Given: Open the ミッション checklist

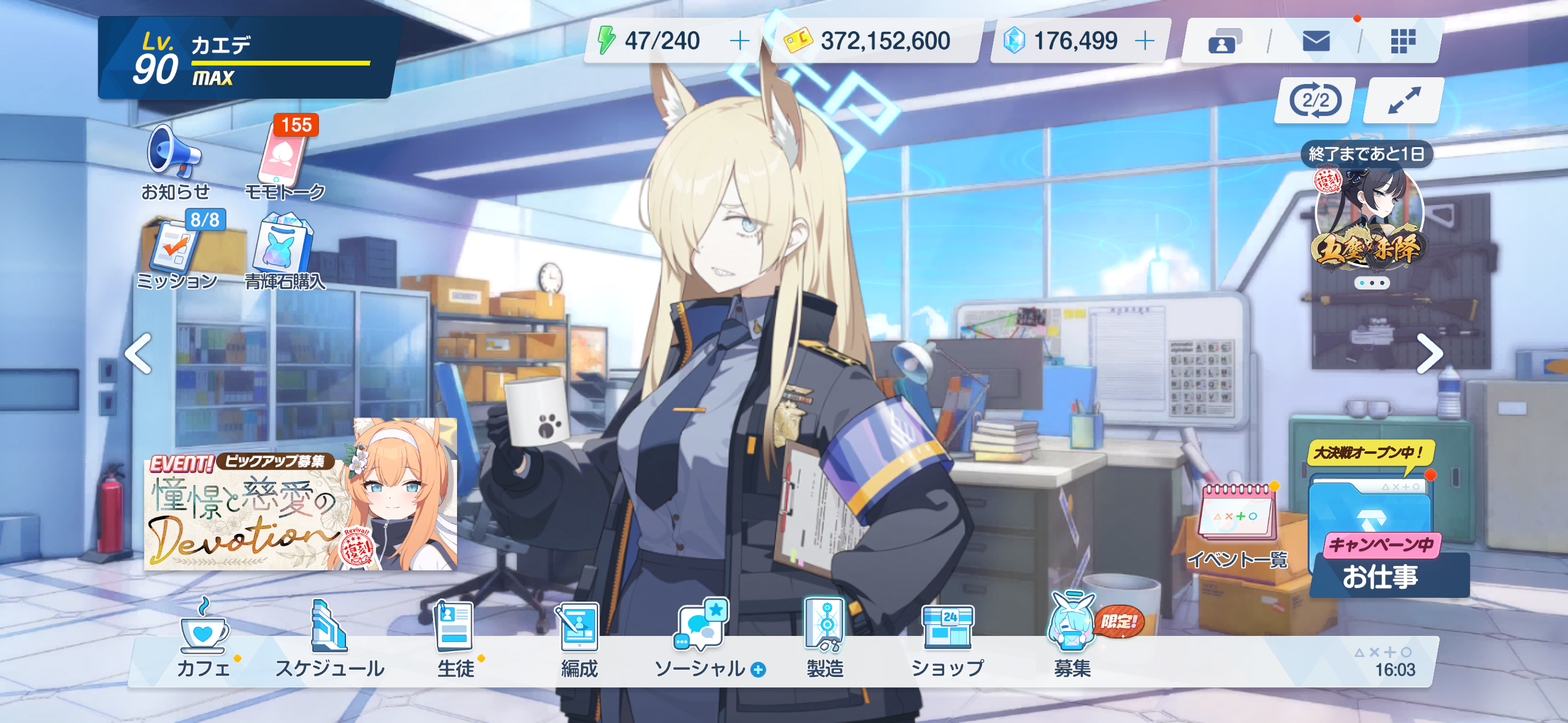Looking at the screenshot, I should click(x=177, y=250).
